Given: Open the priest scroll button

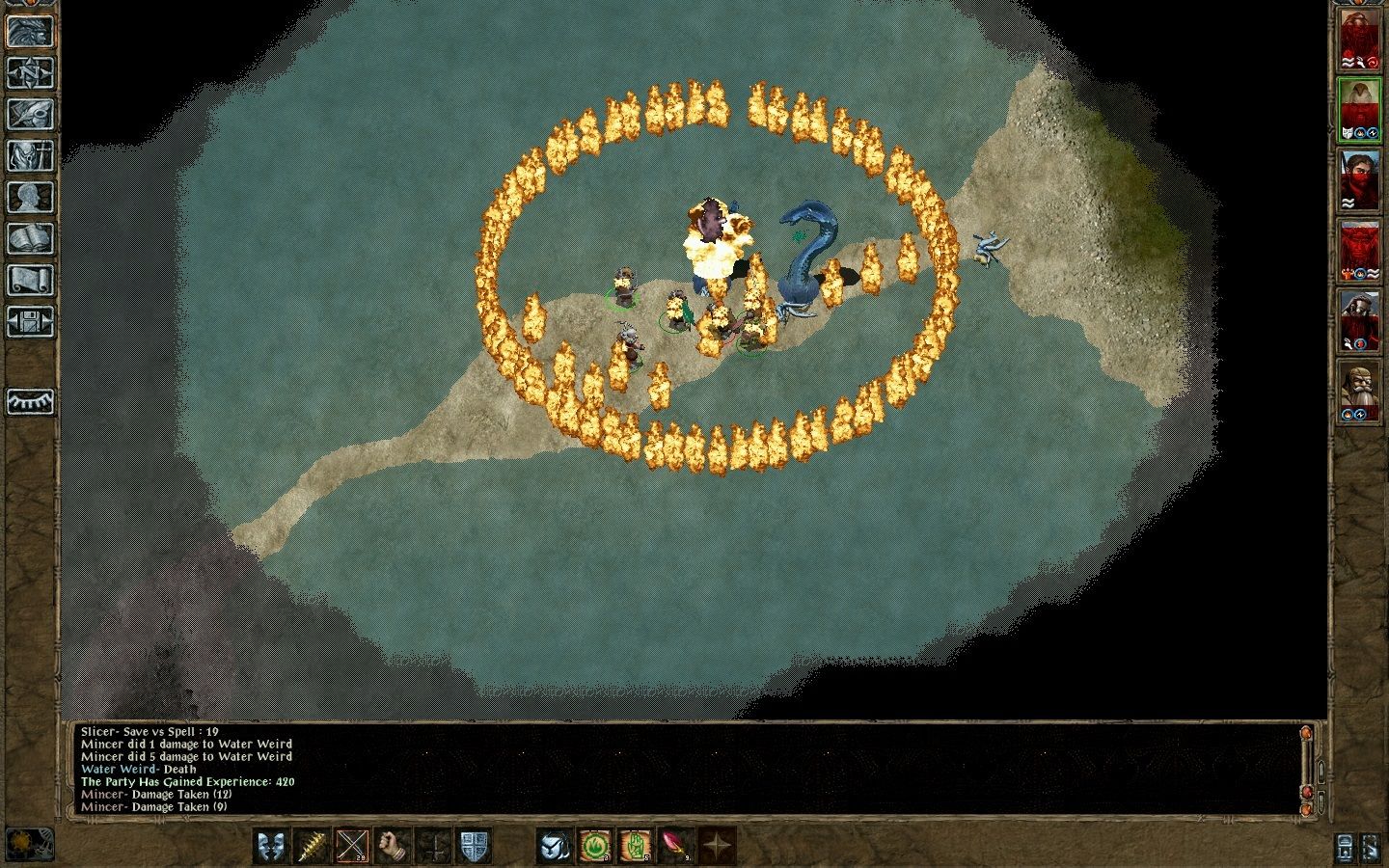Looking at the screenshot, I should click(30, 280).
